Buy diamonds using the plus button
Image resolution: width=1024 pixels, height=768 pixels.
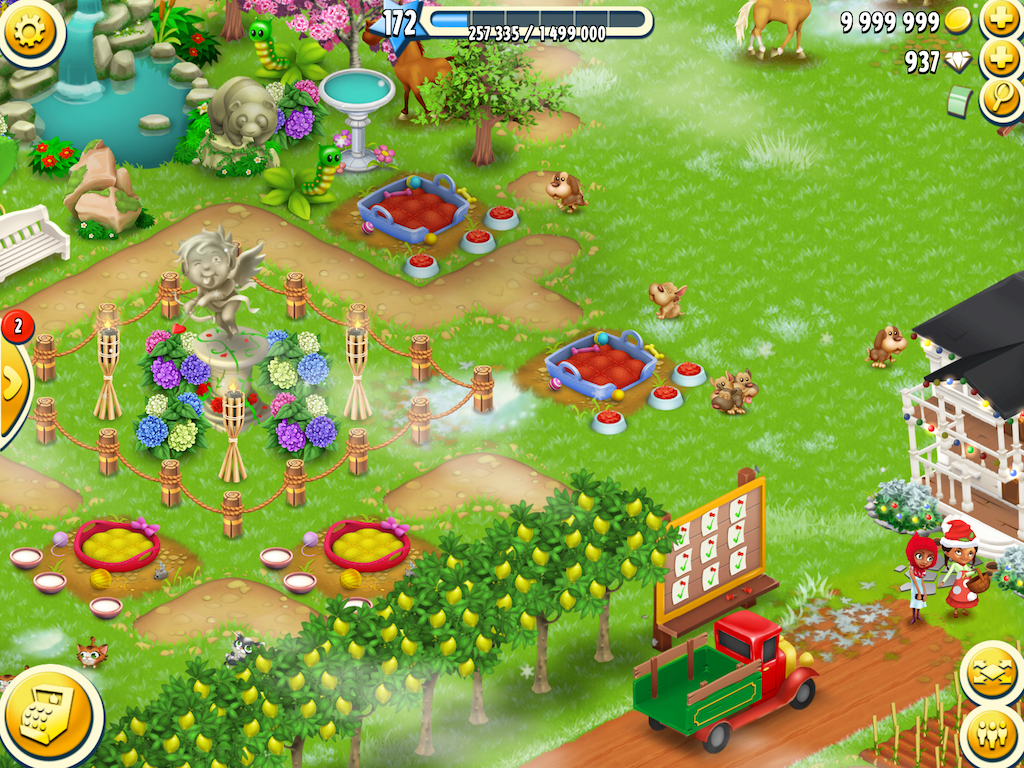(x=1001, y=60)
